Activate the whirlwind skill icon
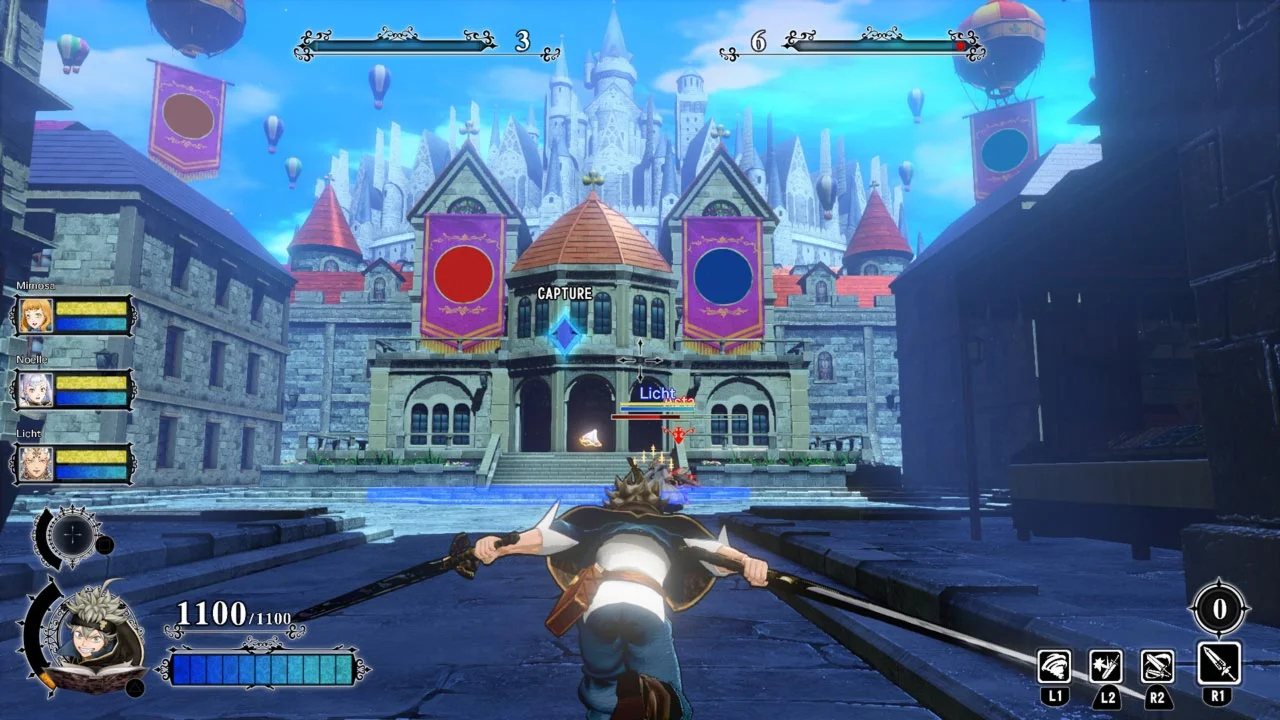Screen dimensions: 1280x720 click(1054, 665)
